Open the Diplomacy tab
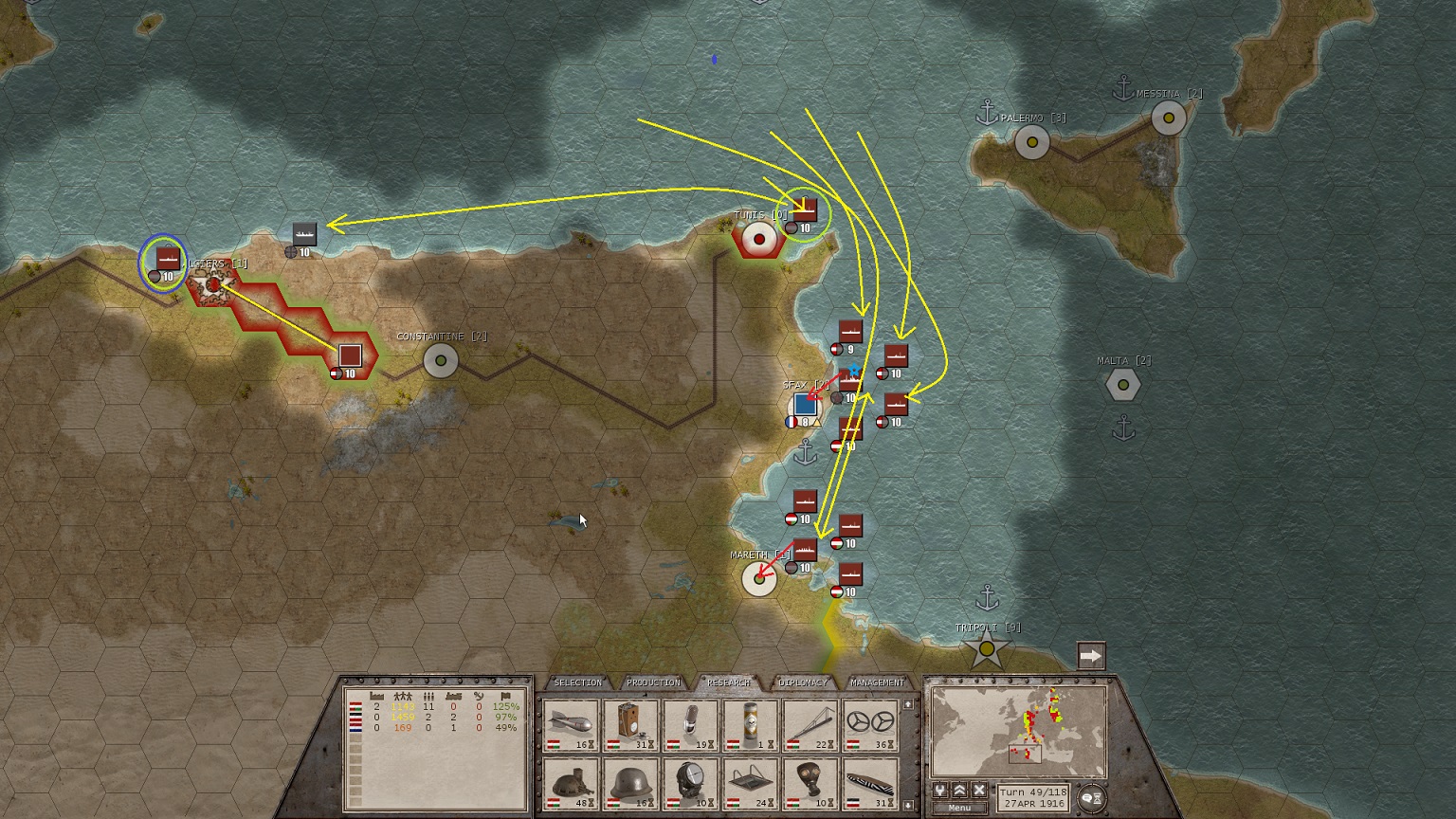The image size is (1456, 819). pyautogui.click(x=803, y=682)
